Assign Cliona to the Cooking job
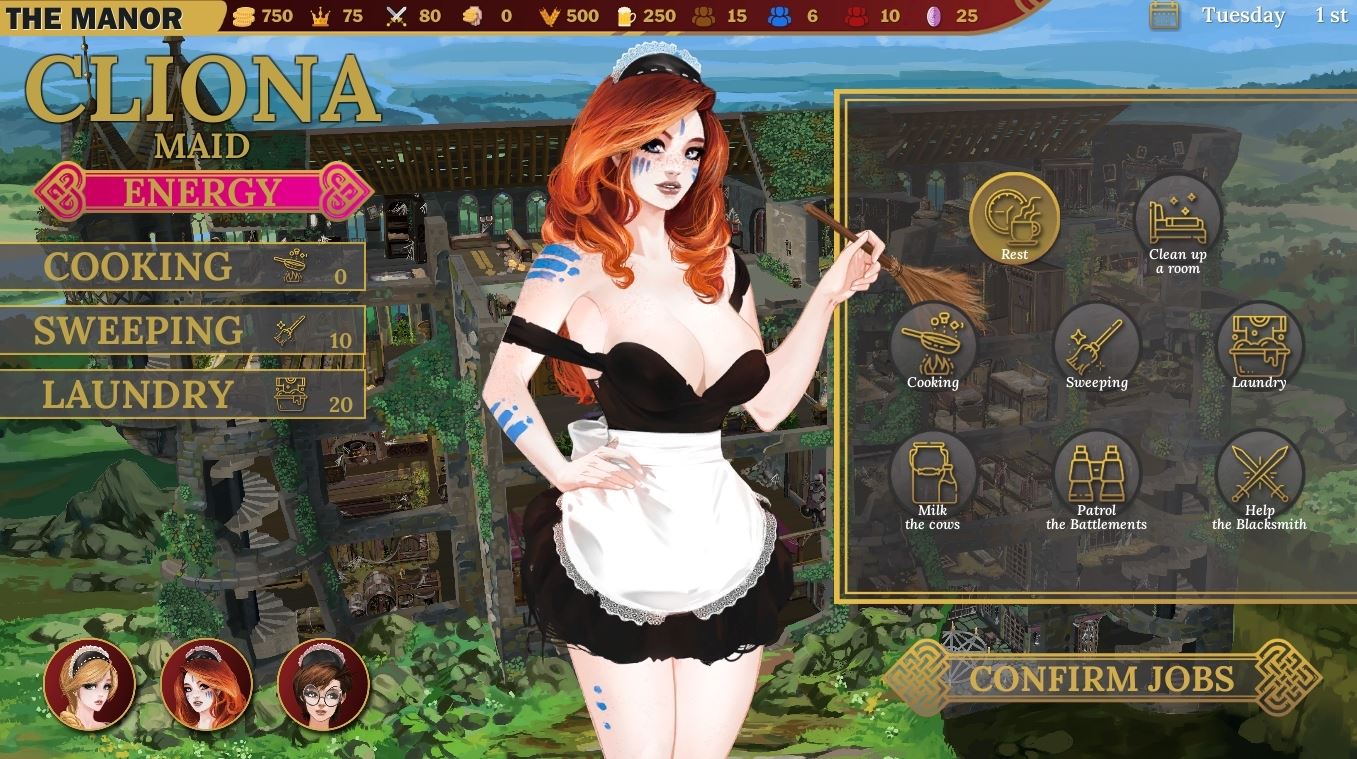 click(x=930, y=345)
